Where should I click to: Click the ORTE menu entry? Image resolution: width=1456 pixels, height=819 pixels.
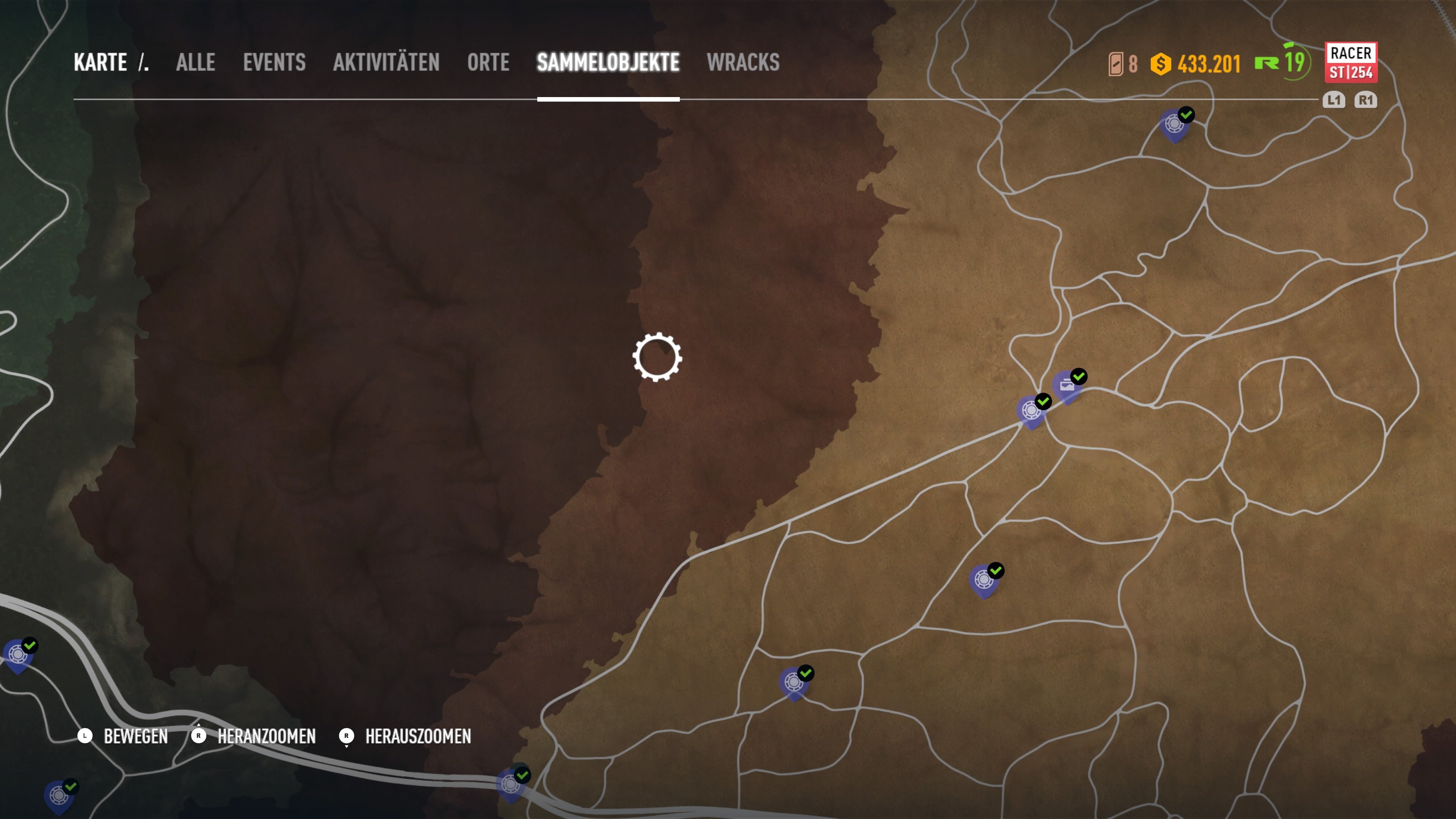pyautogui.click(x=488, y=62)
